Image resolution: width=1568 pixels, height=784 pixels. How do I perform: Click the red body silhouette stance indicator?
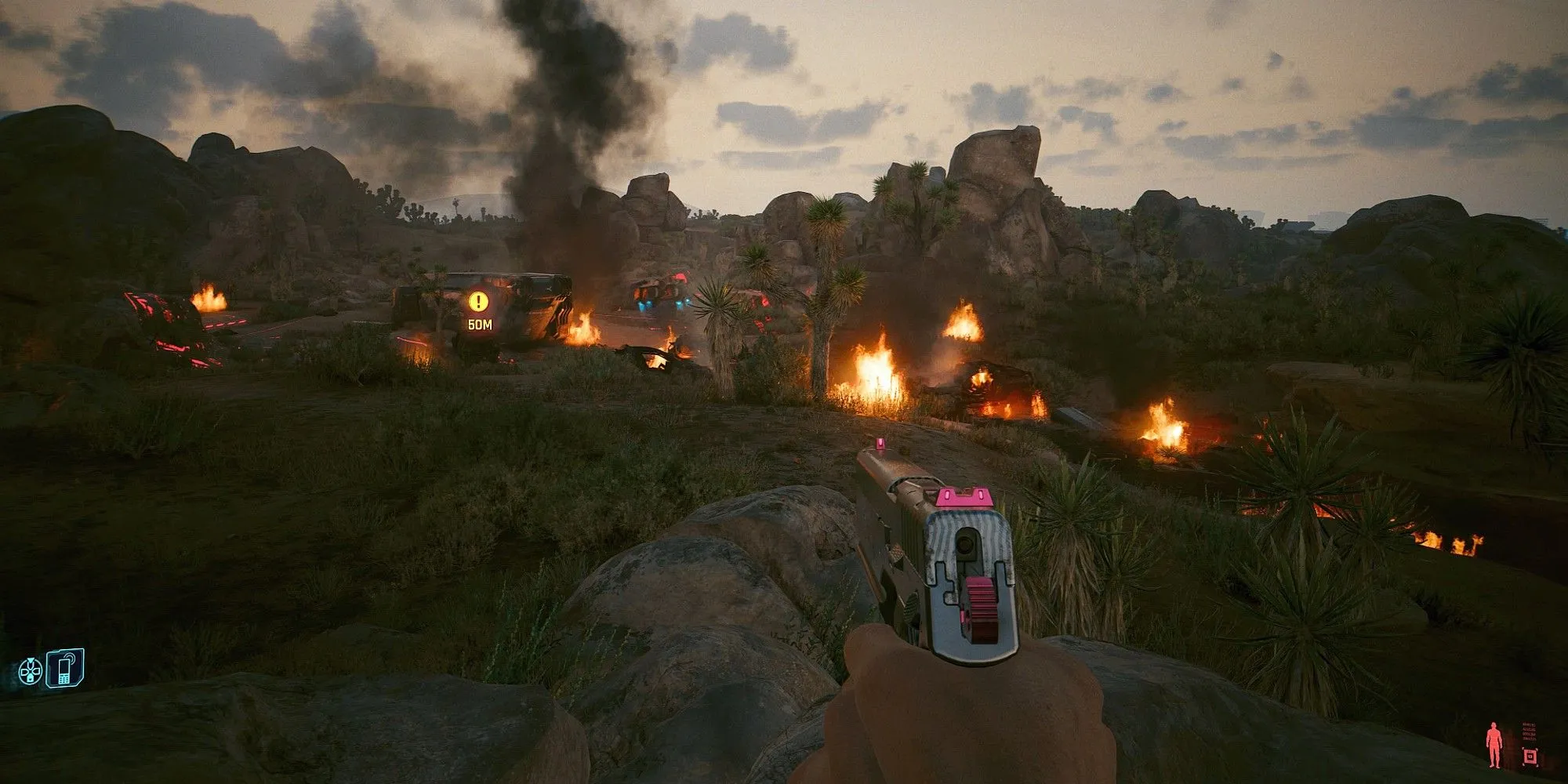1494,744
